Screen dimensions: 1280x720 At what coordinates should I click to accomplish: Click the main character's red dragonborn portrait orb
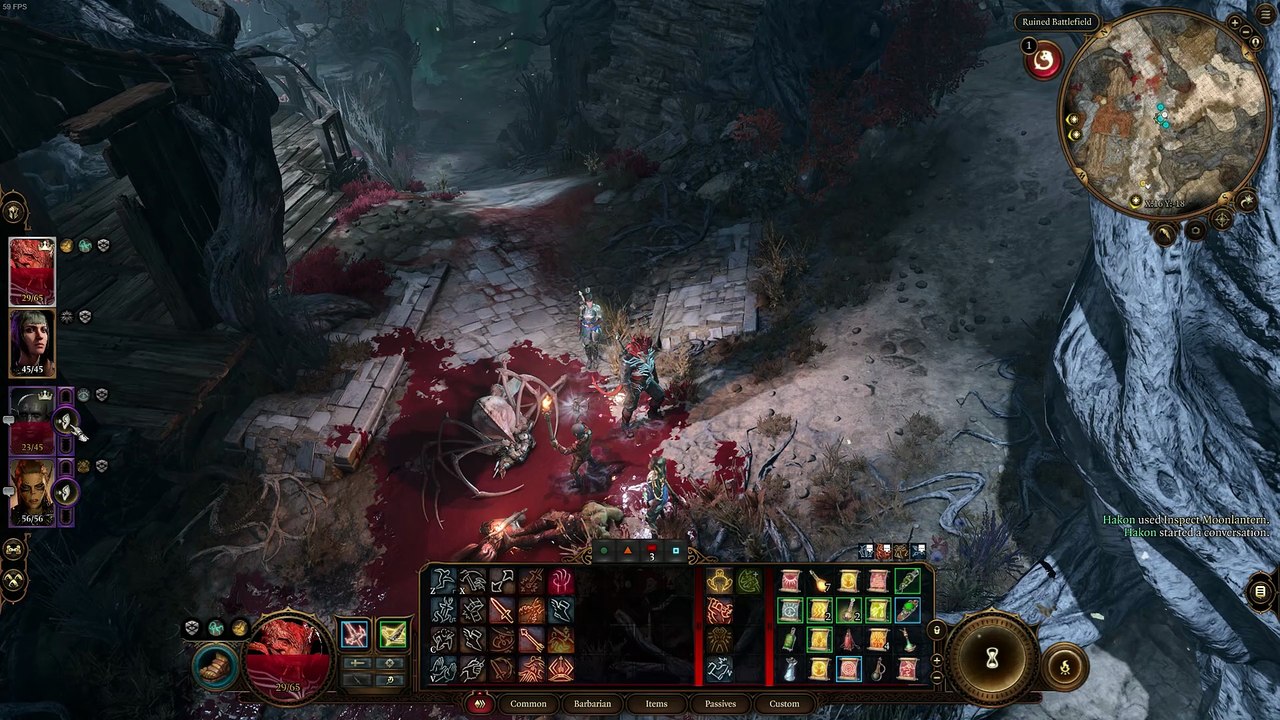tap(290, 655)
